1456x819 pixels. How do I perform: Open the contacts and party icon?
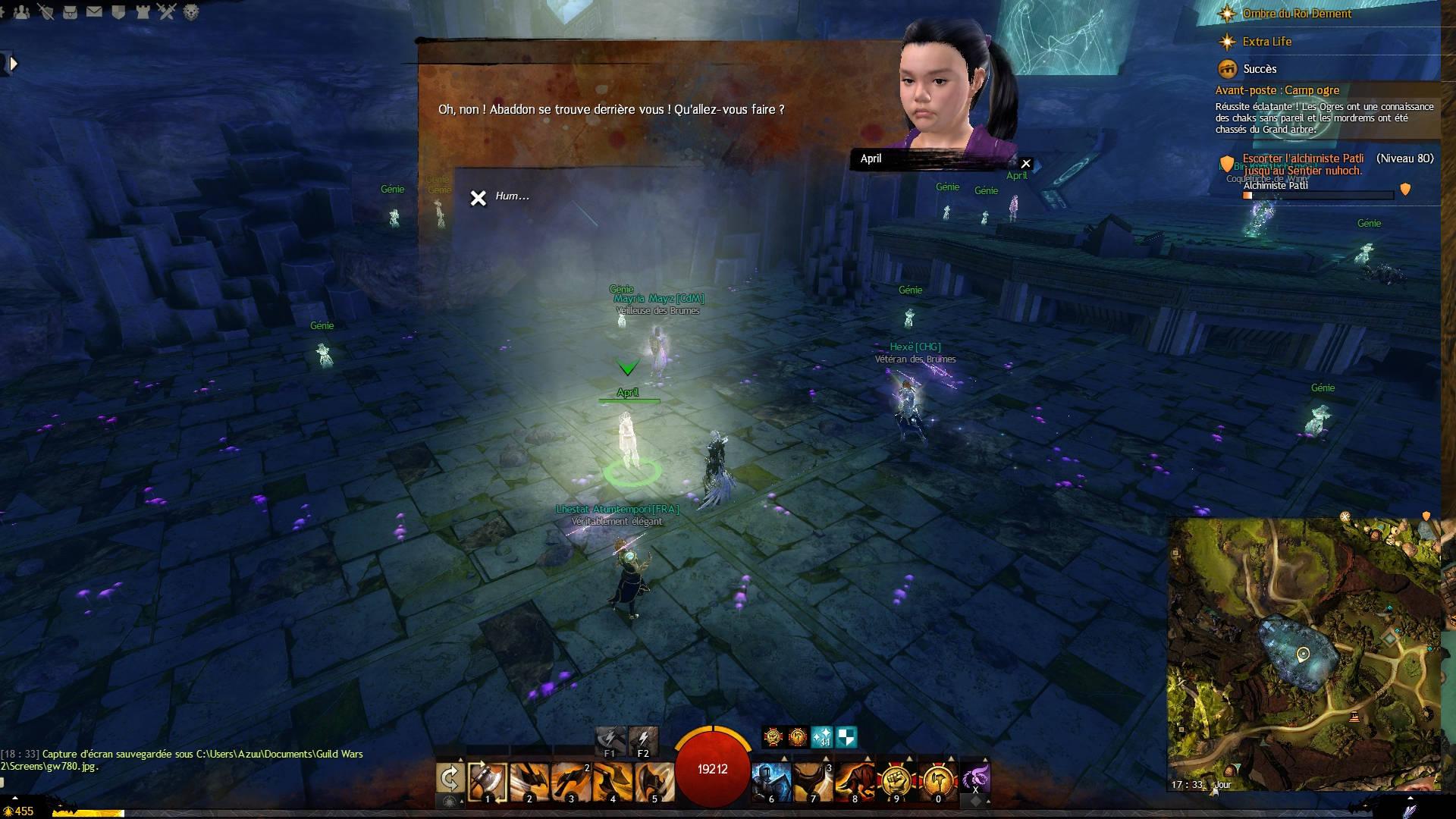(21, 11)
